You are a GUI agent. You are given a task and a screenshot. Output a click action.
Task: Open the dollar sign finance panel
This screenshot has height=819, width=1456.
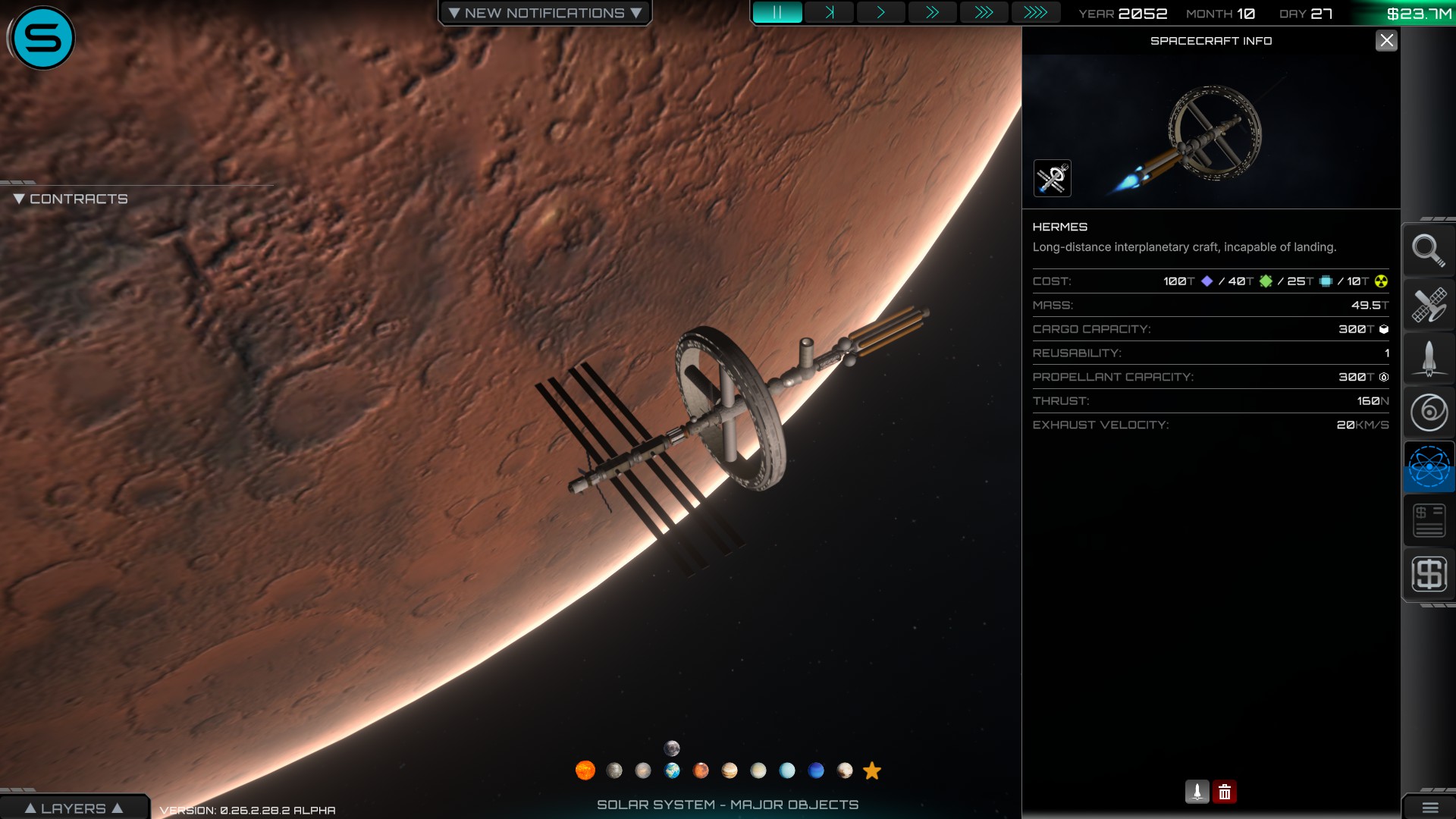pos(1429,574)
